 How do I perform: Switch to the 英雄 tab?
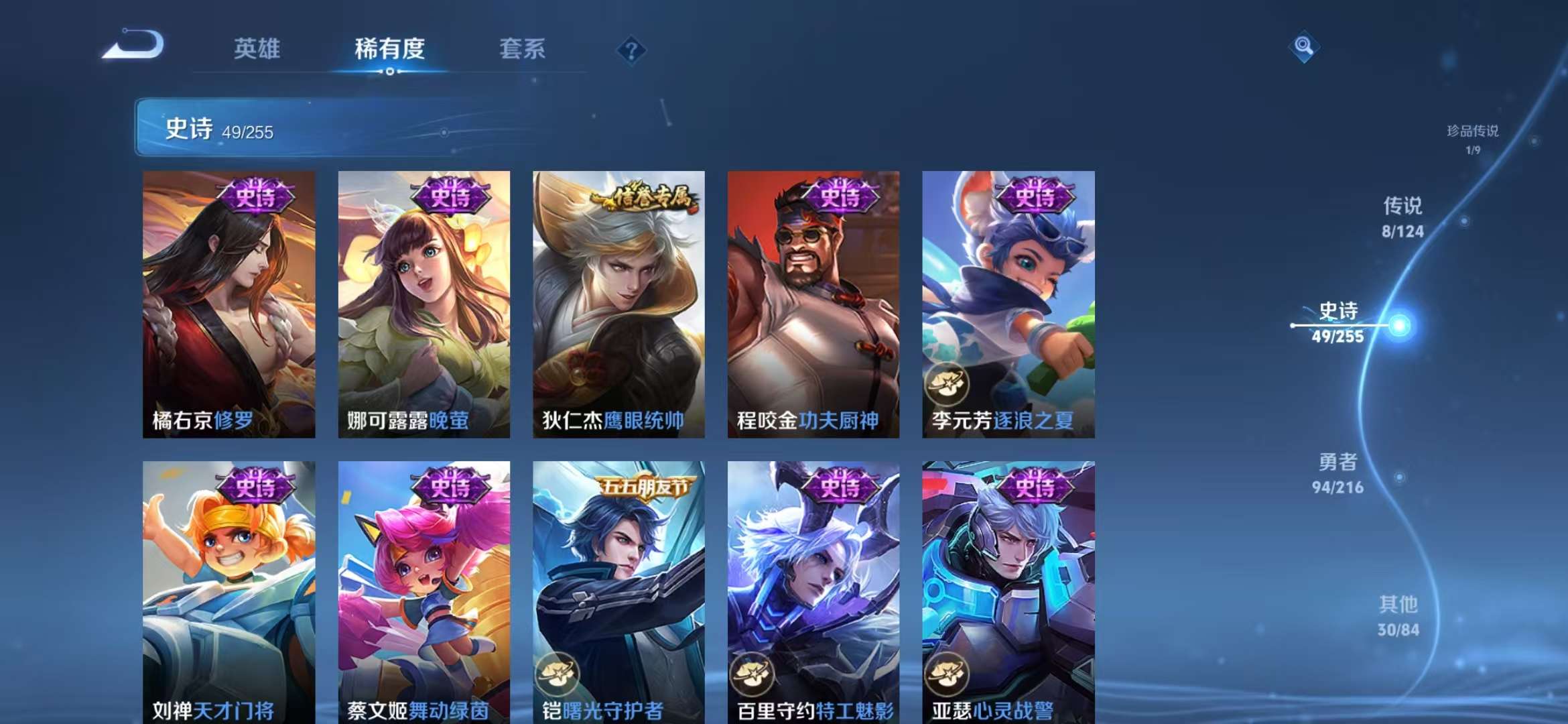click(258, 48)
